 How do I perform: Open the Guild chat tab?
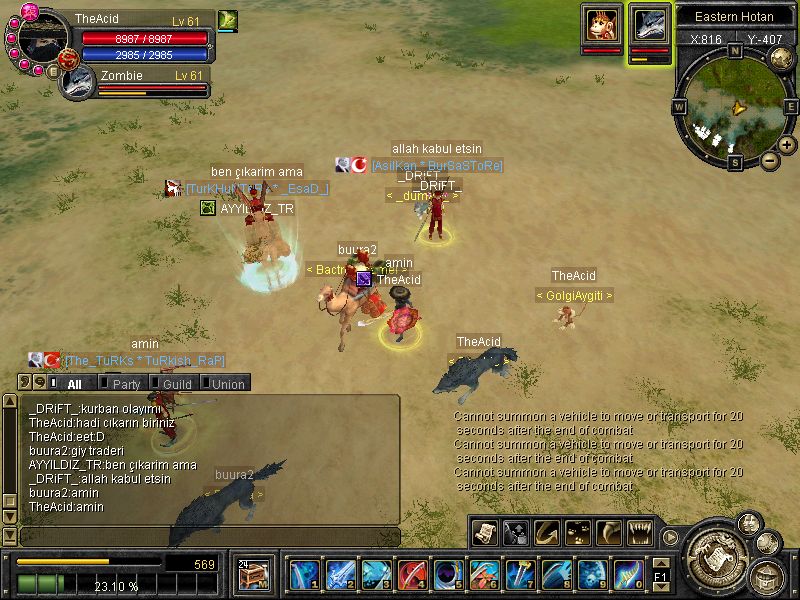[175, 383]
